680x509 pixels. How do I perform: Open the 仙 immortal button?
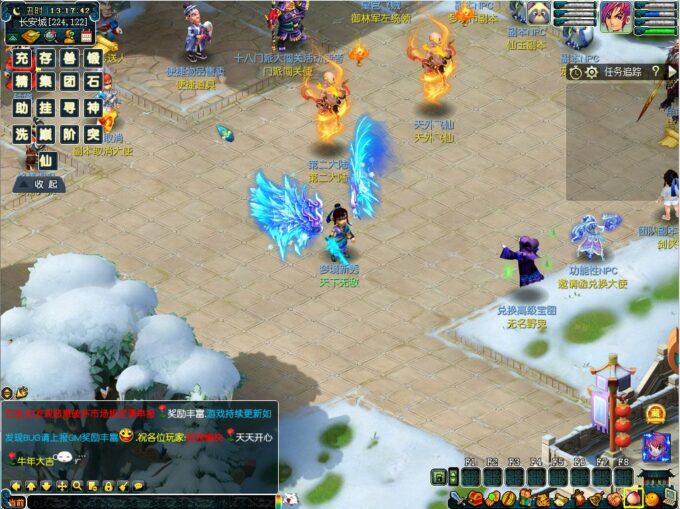[x=46, y=159]
